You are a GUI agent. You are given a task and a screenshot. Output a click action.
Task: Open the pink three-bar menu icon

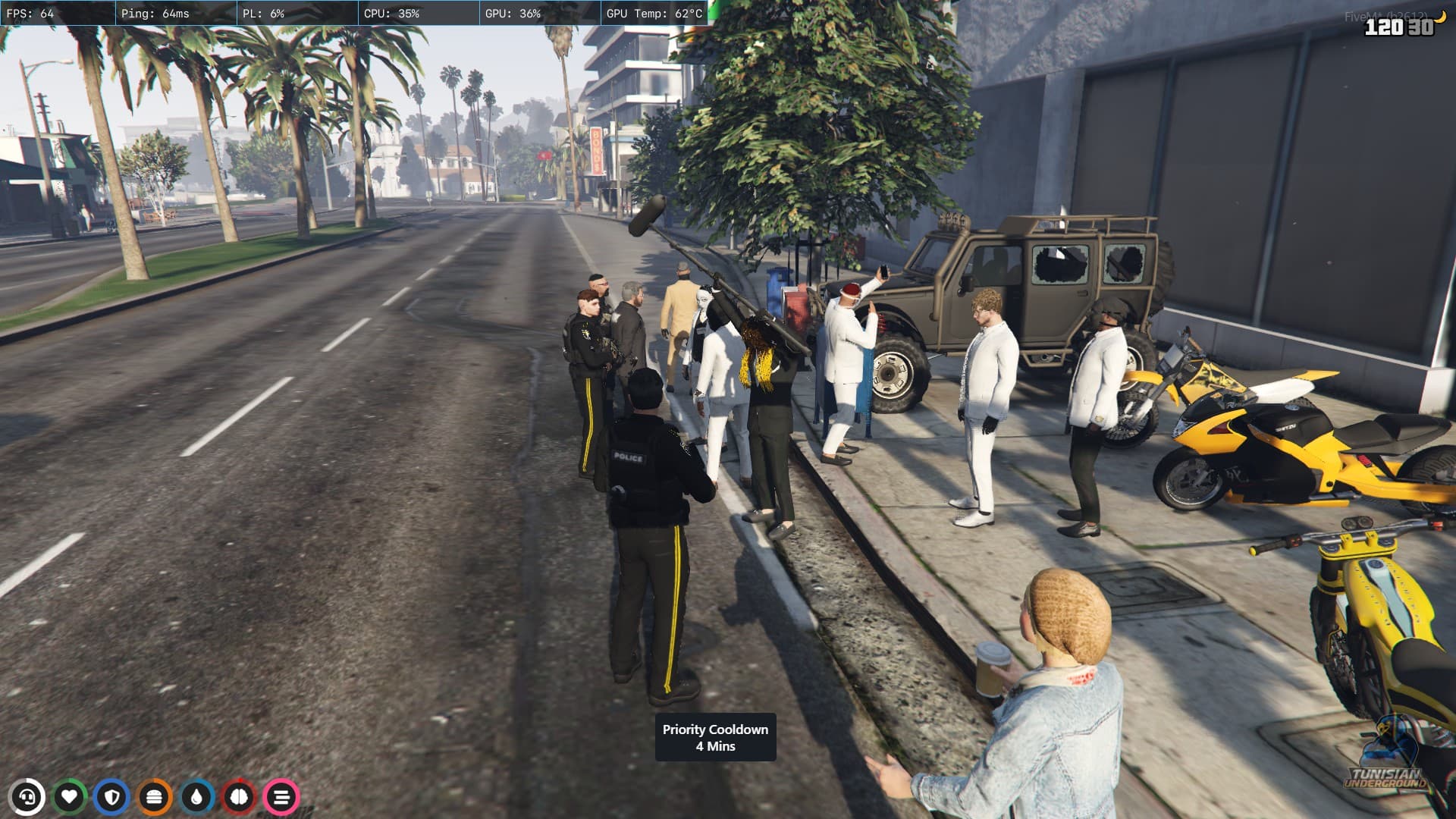point(281,797)
